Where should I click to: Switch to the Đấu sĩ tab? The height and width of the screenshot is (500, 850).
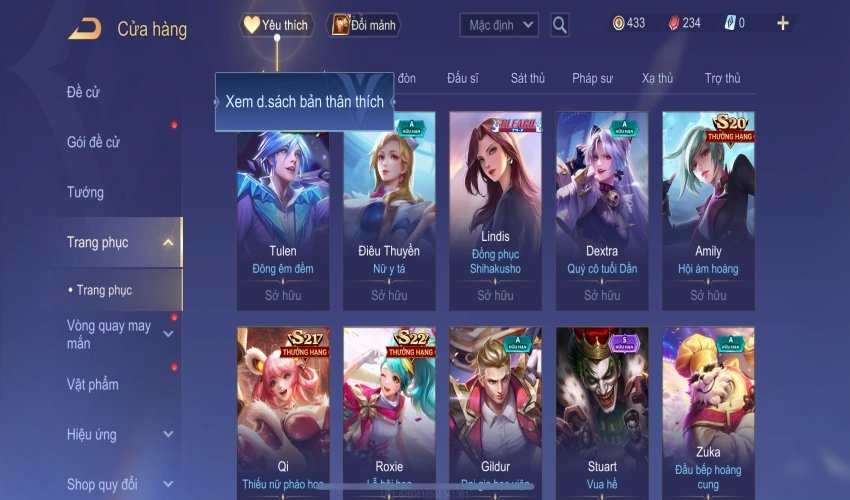[x=464, y=78]
